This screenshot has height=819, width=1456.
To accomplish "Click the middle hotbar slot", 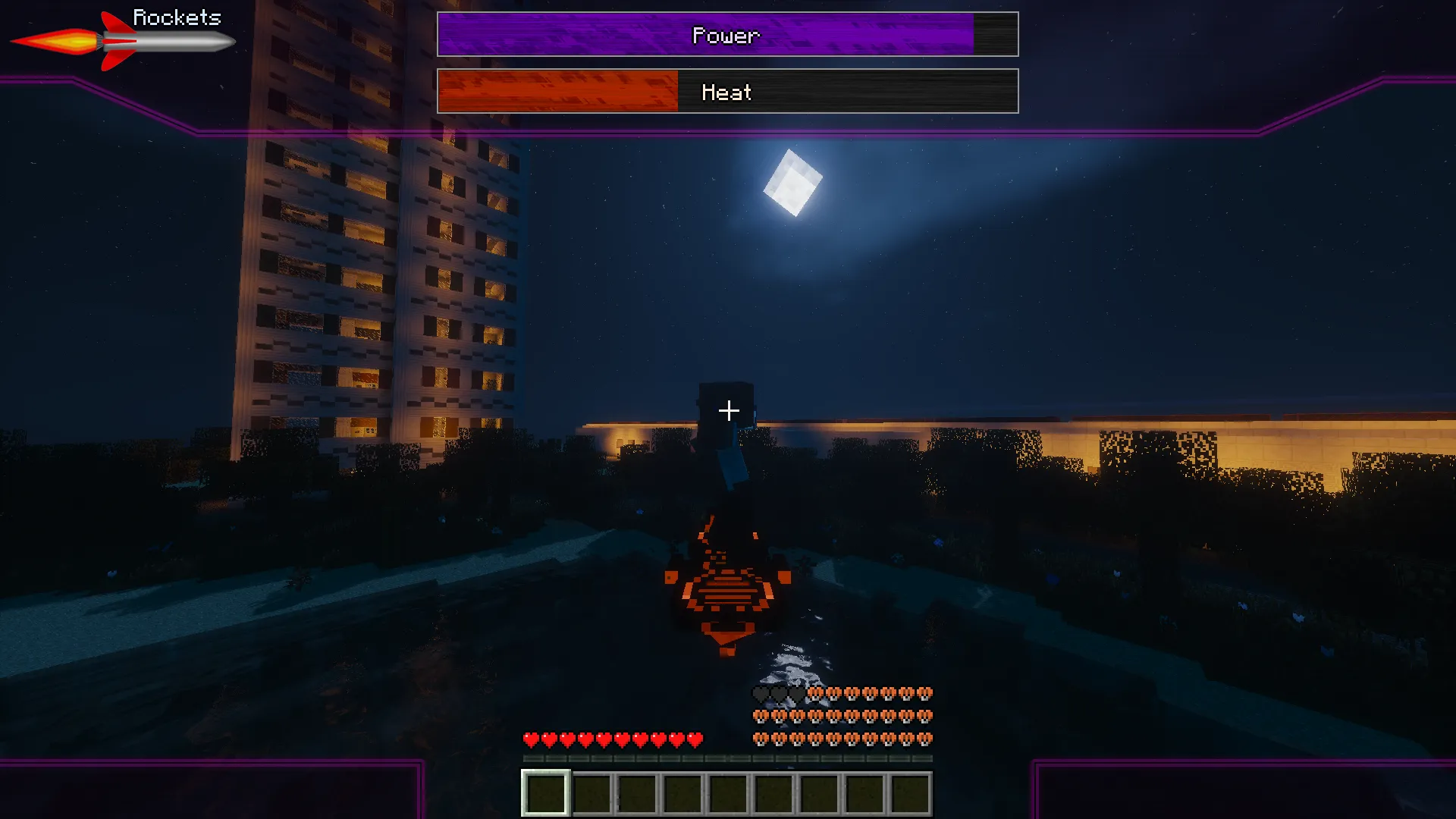I will 726,793.
